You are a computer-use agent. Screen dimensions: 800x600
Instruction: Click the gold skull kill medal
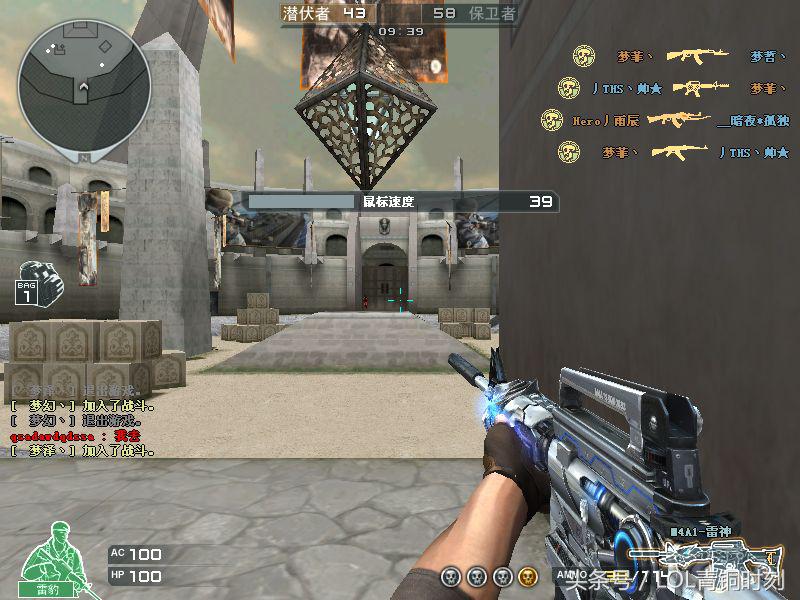tap(528, 577)
